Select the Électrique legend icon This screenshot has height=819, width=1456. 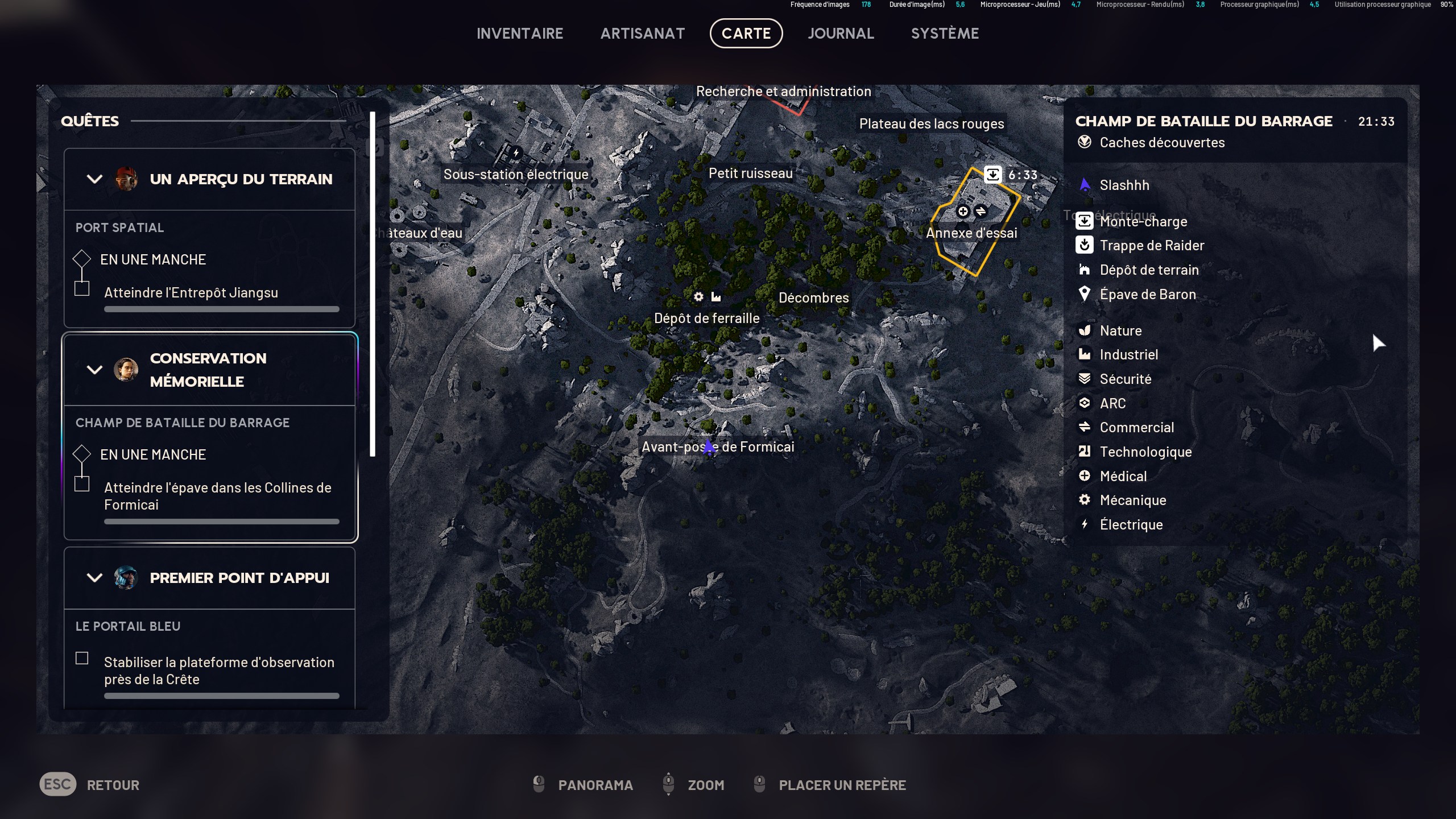pos(1085,524)
